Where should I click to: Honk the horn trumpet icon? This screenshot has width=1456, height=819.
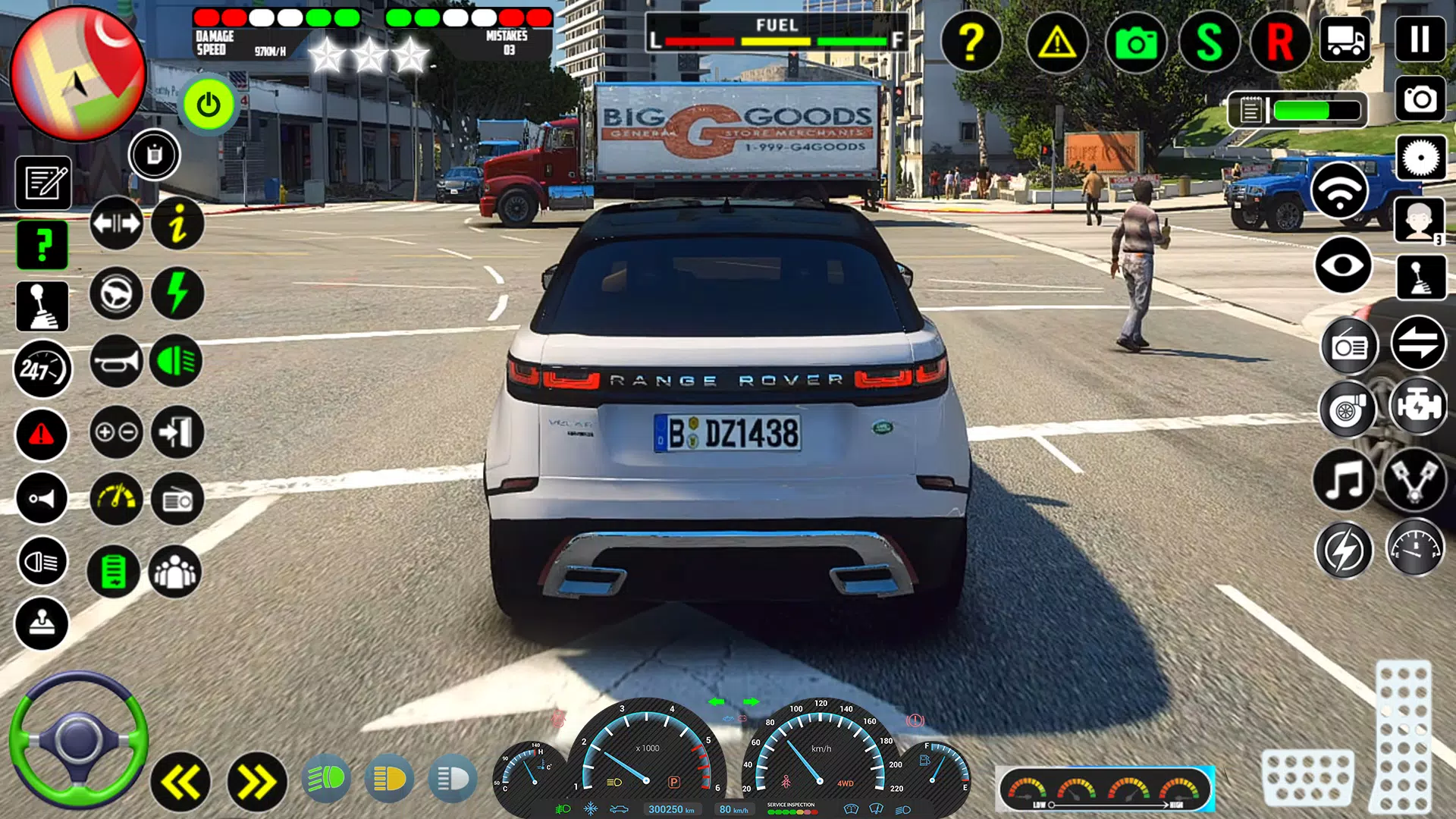116,361
